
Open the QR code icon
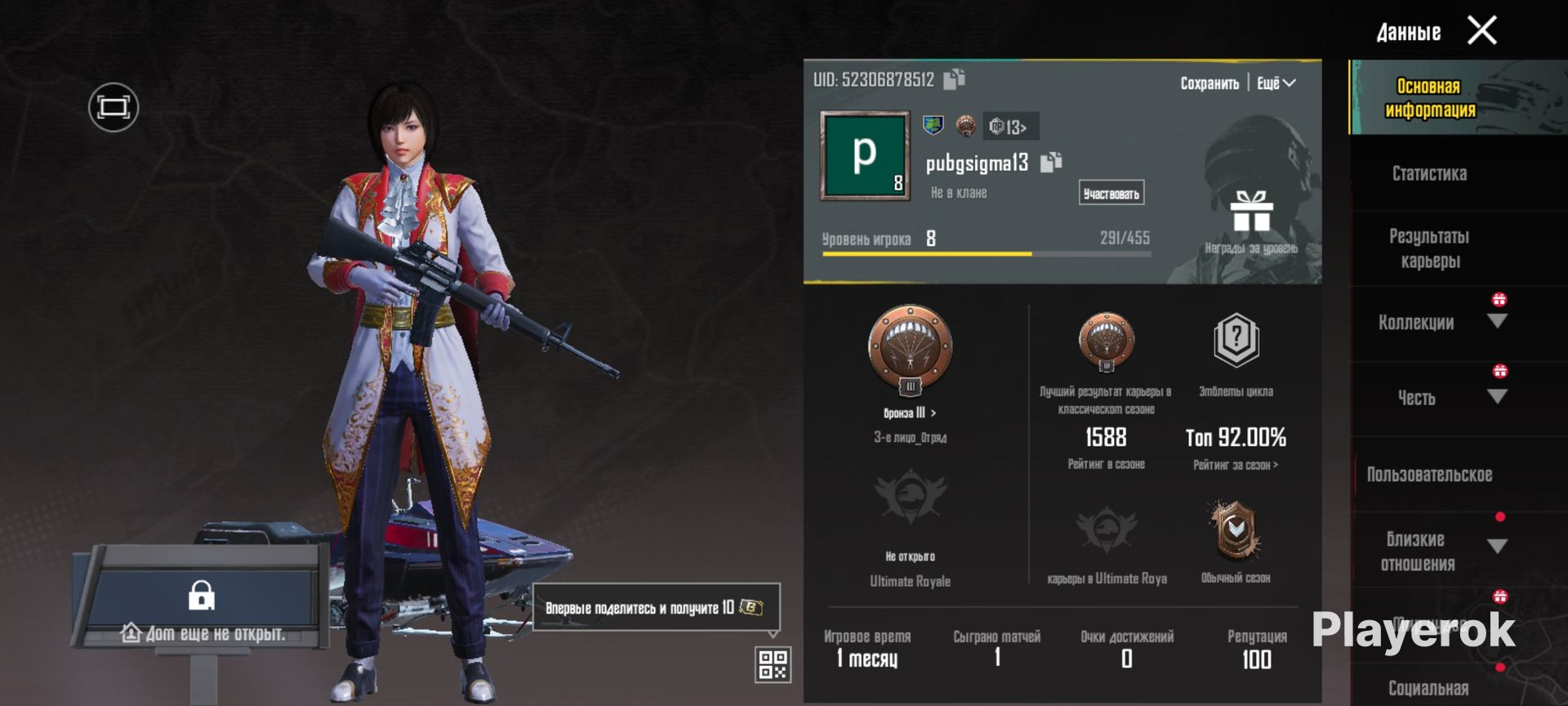pyautogui.click(x=773, y=664)
